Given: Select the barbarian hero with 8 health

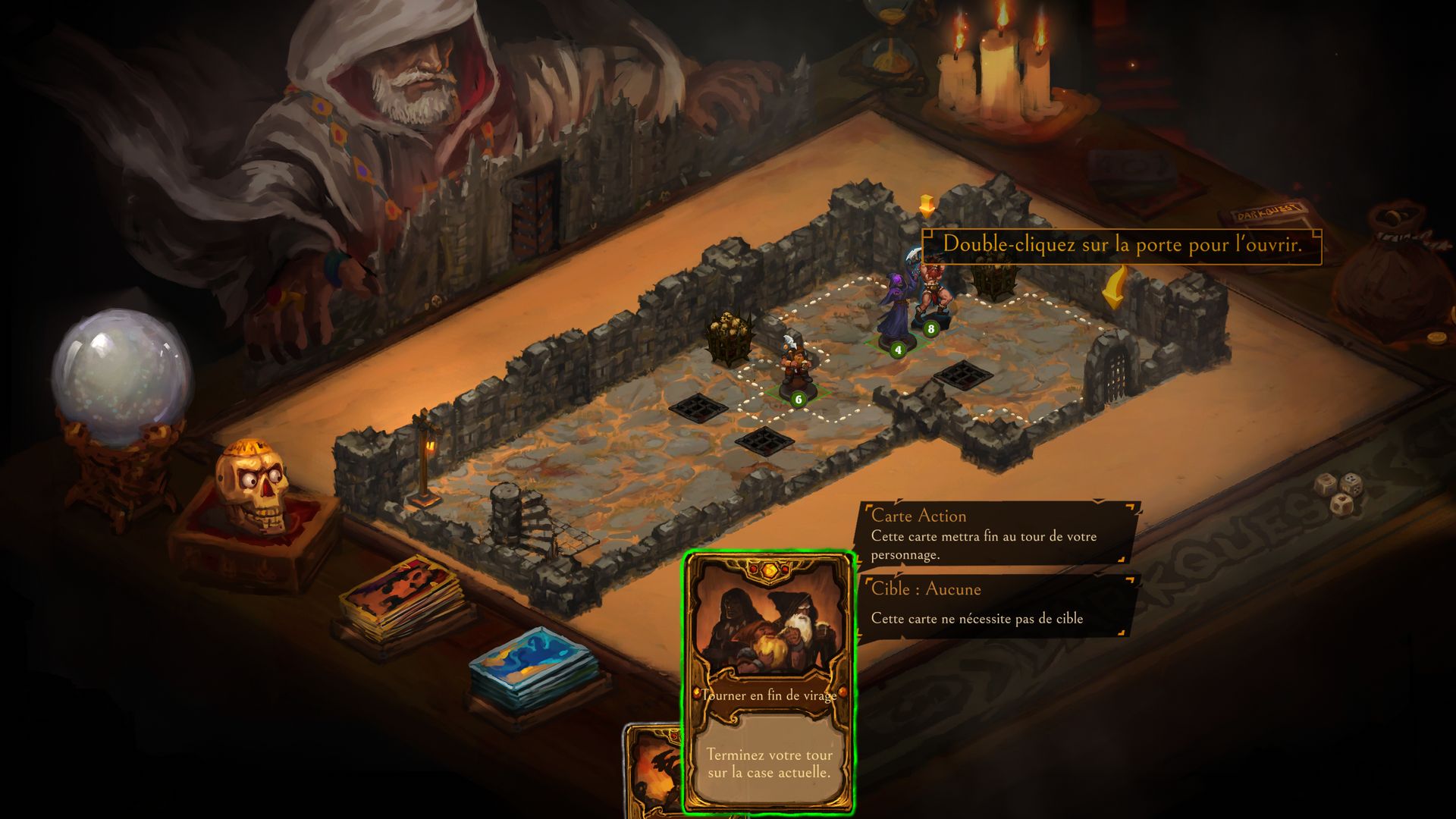Looking at the screenshot, I should pyautogui.click(x=933, y=288).
